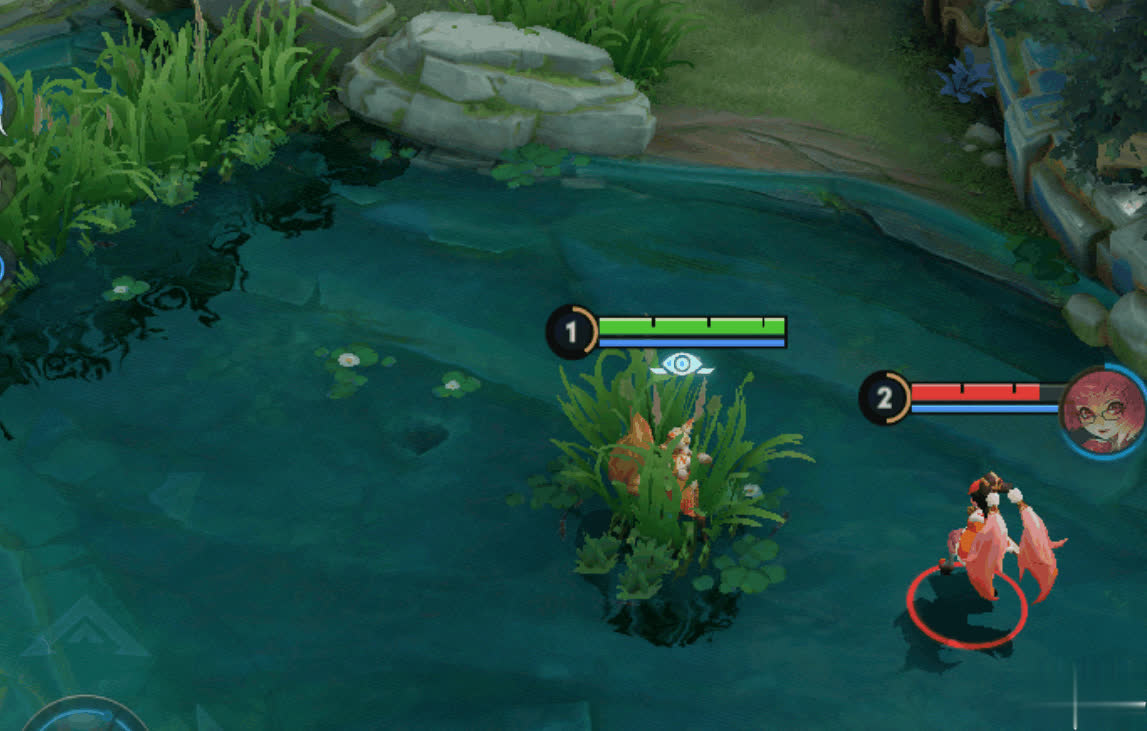Viewport: 1147px width, 731px height.
Task: Tap the virtual movement joystick knob
Action: pyautogui.click(x=84, y=718)
